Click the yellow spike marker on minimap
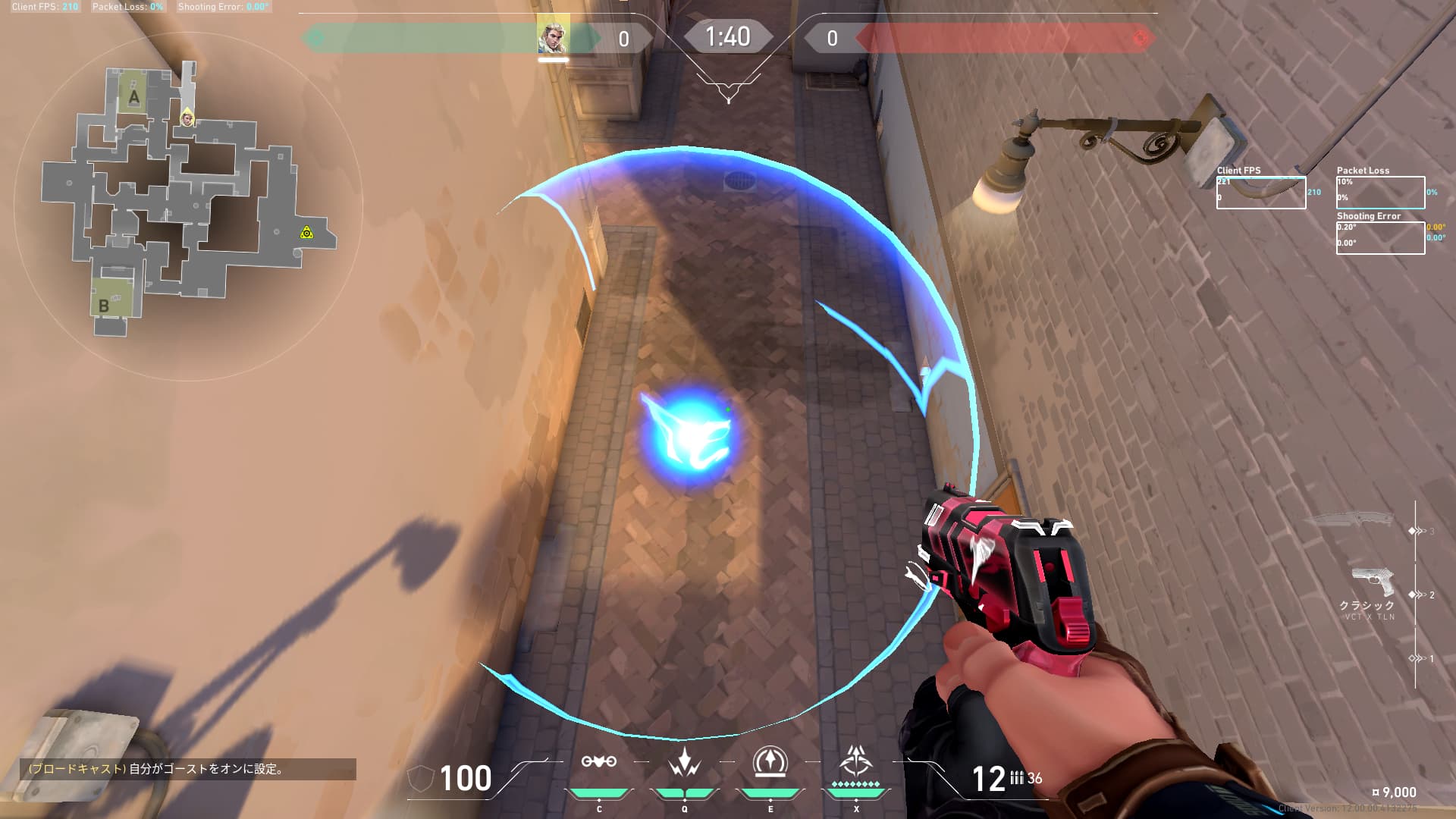1456x819 pixels. 306,233
